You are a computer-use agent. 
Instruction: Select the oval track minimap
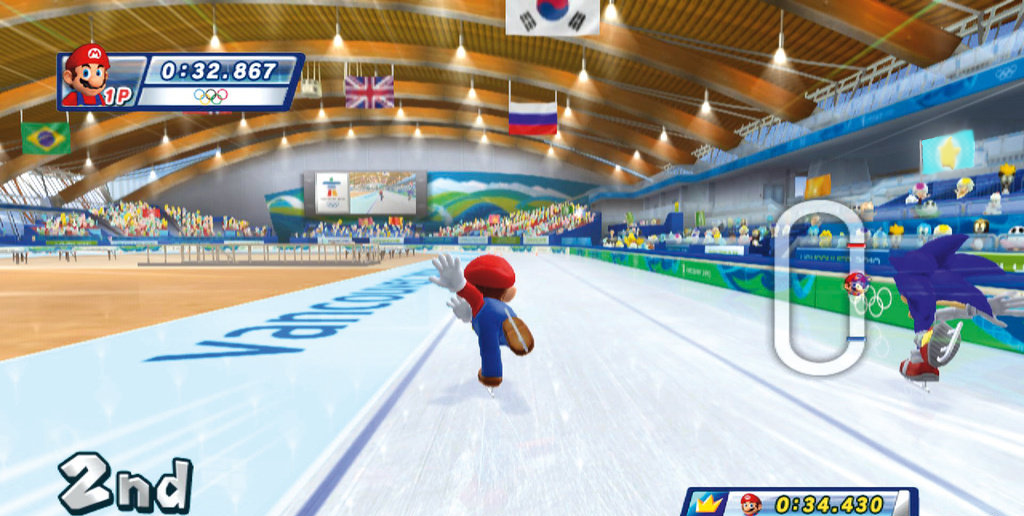coord(819,288)
